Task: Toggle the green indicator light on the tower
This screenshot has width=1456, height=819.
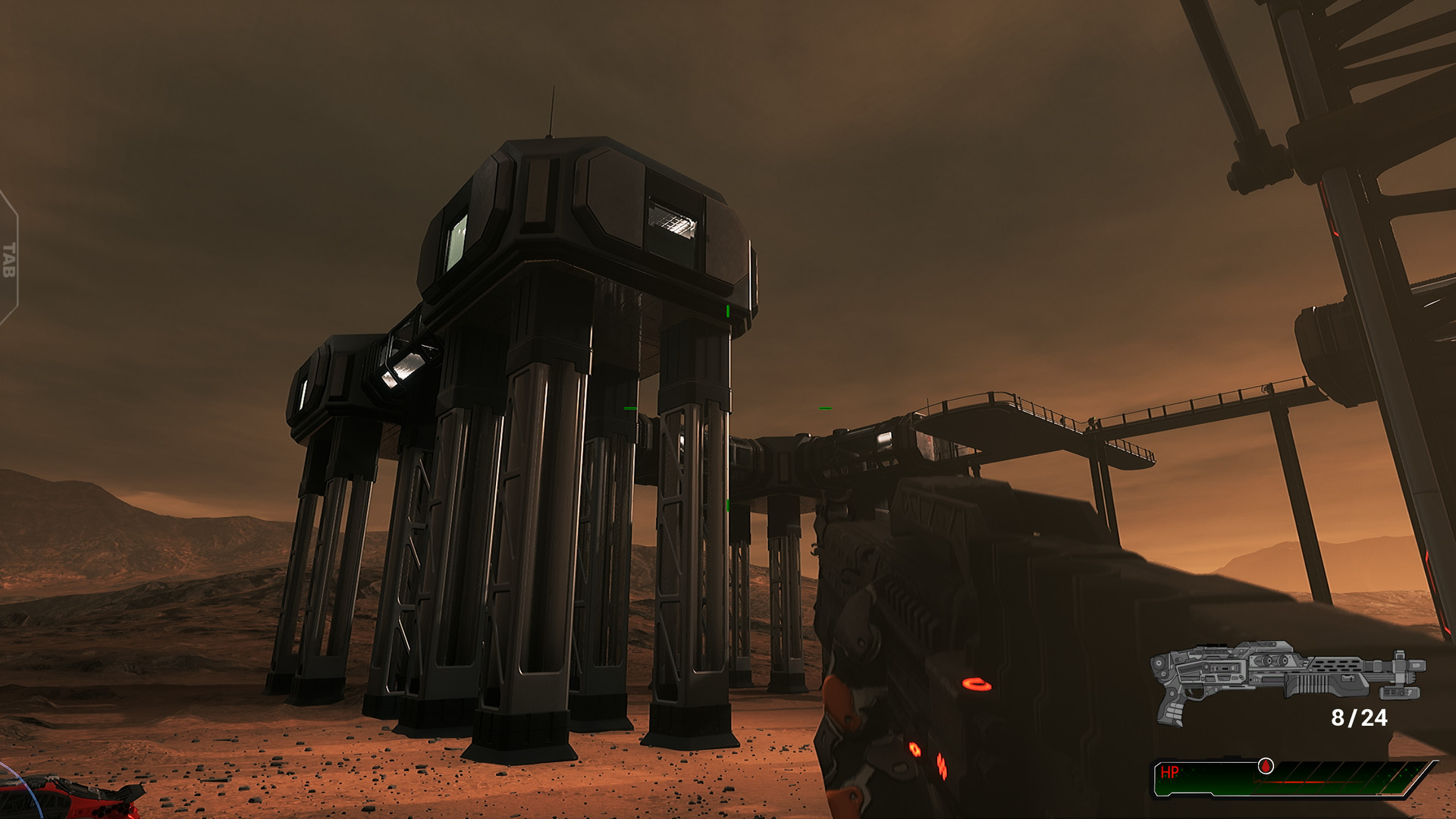Action: pos(726,309)
